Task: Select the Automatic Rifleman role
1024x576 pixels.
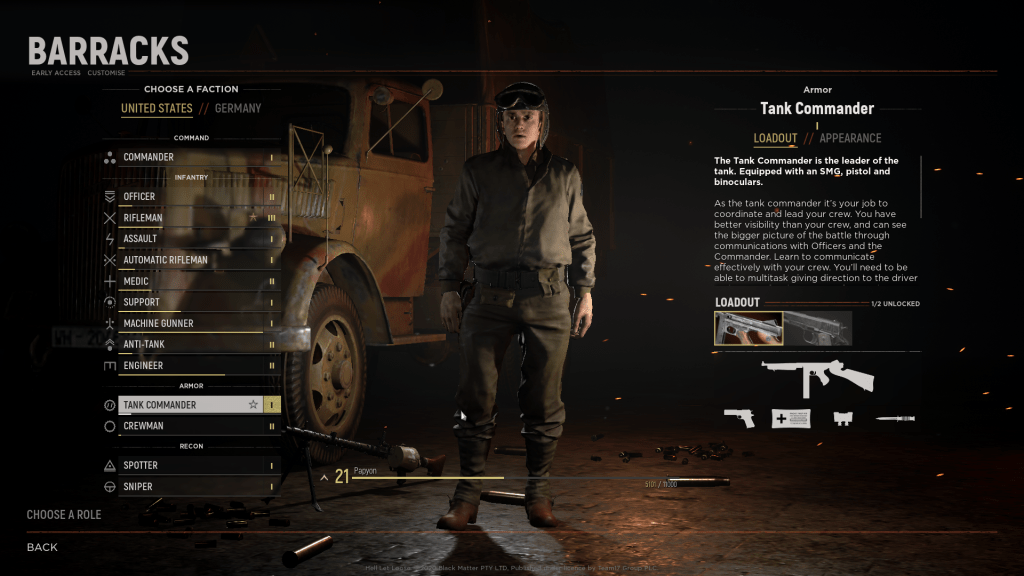Action: [190, 260]
